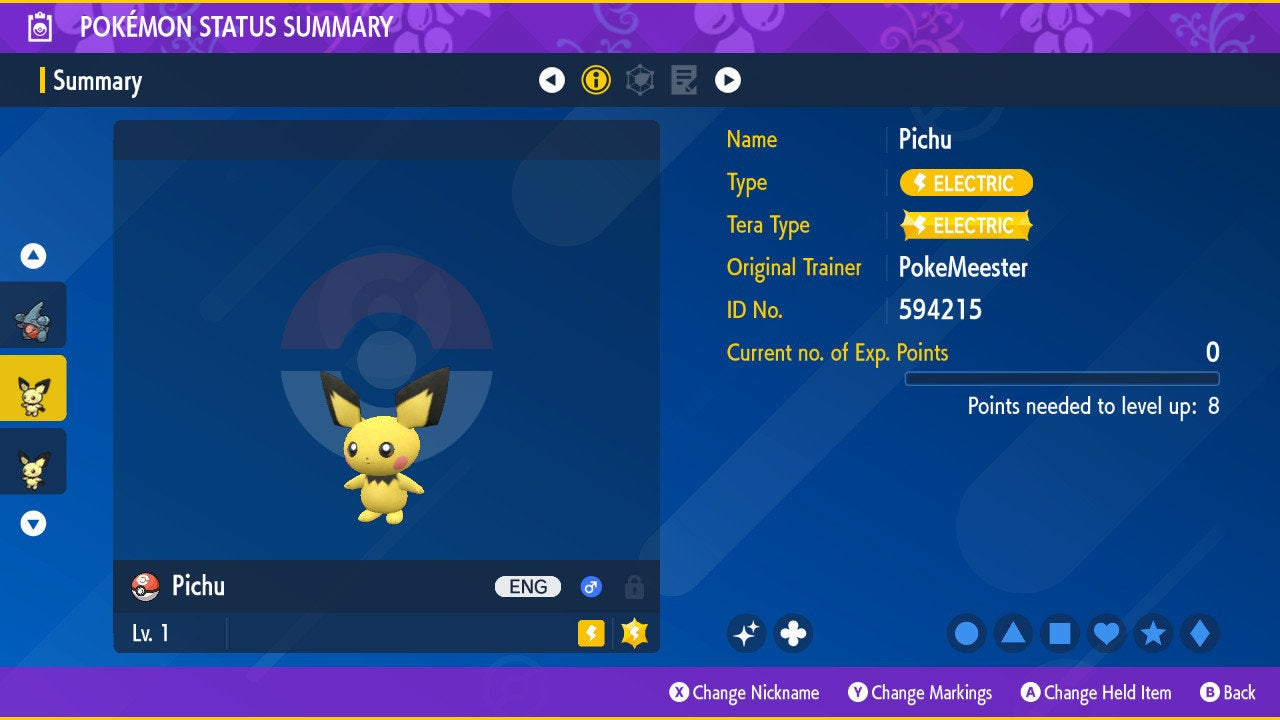Toggle the circle marking
Screen dimensions: 1280x720
(967, 633)
